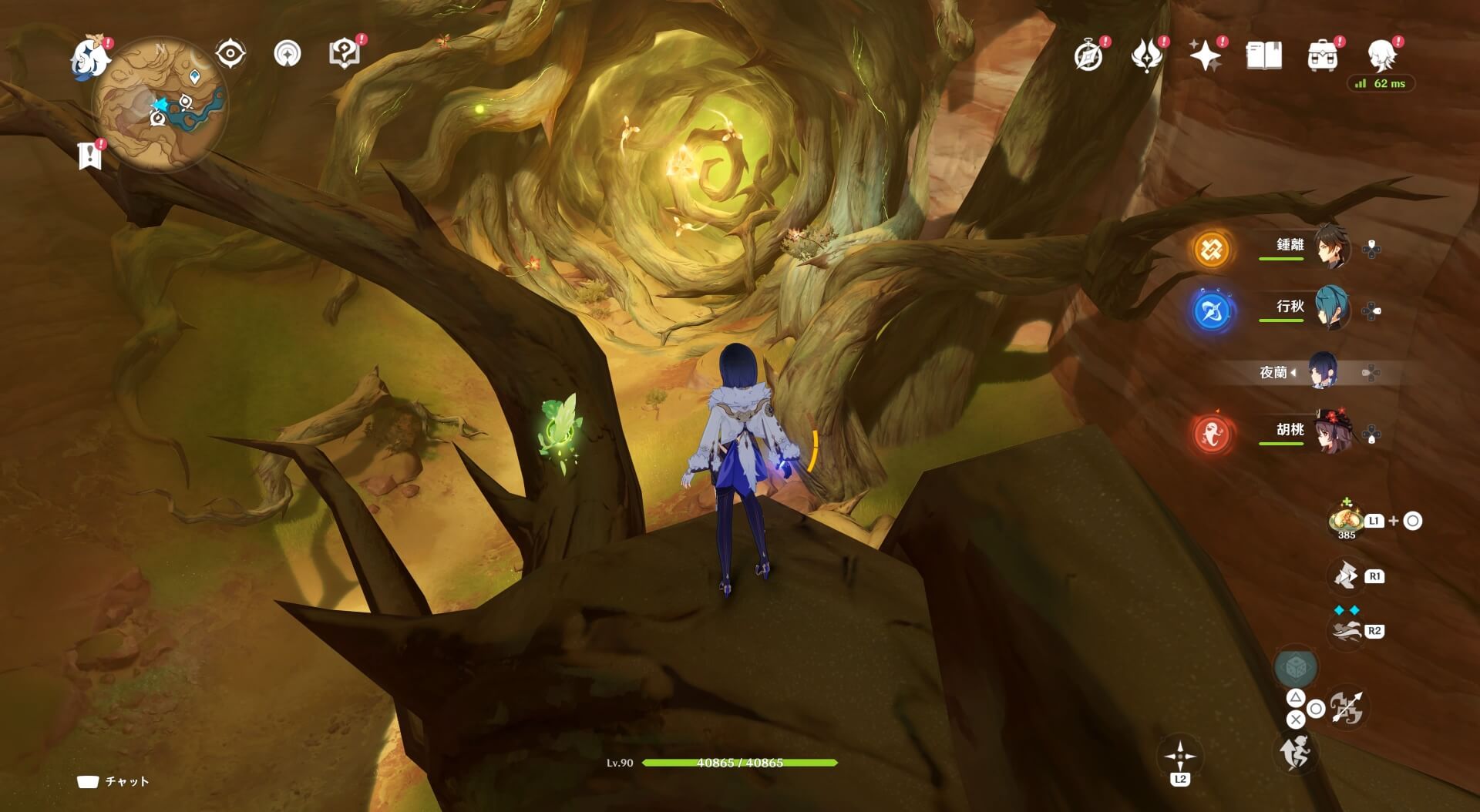Open the character head icon menu

point(1381,56)
